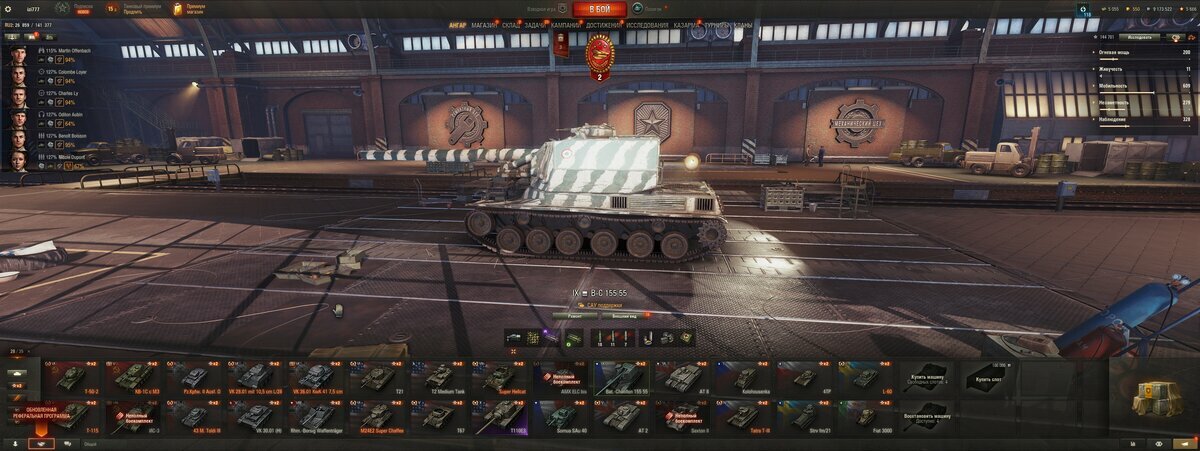Open the gear settings menu
The width and height of the screenshot is (1200, 451).
[8, 8]
